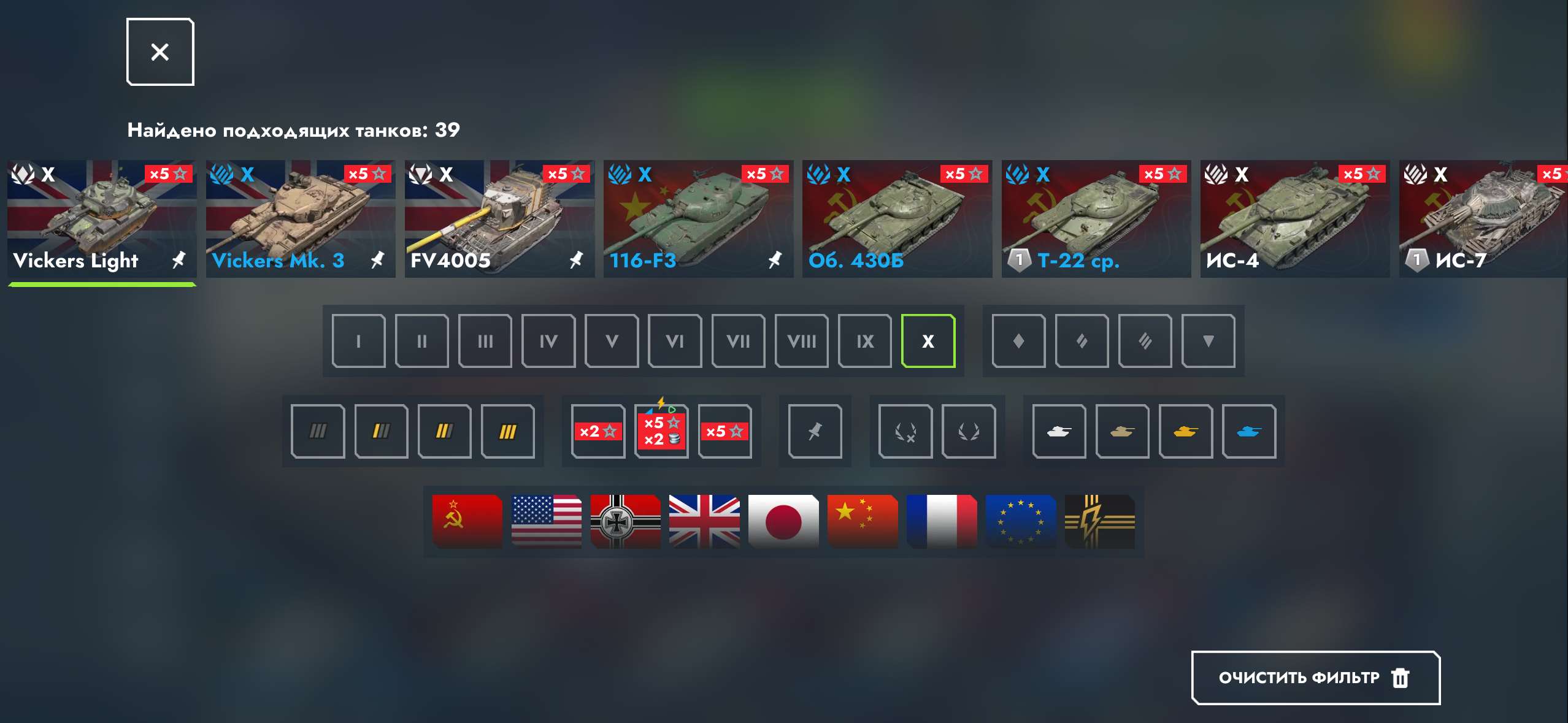The image size is (1568, 723).
Task: Choose the France nation filter
Action: 942,521
